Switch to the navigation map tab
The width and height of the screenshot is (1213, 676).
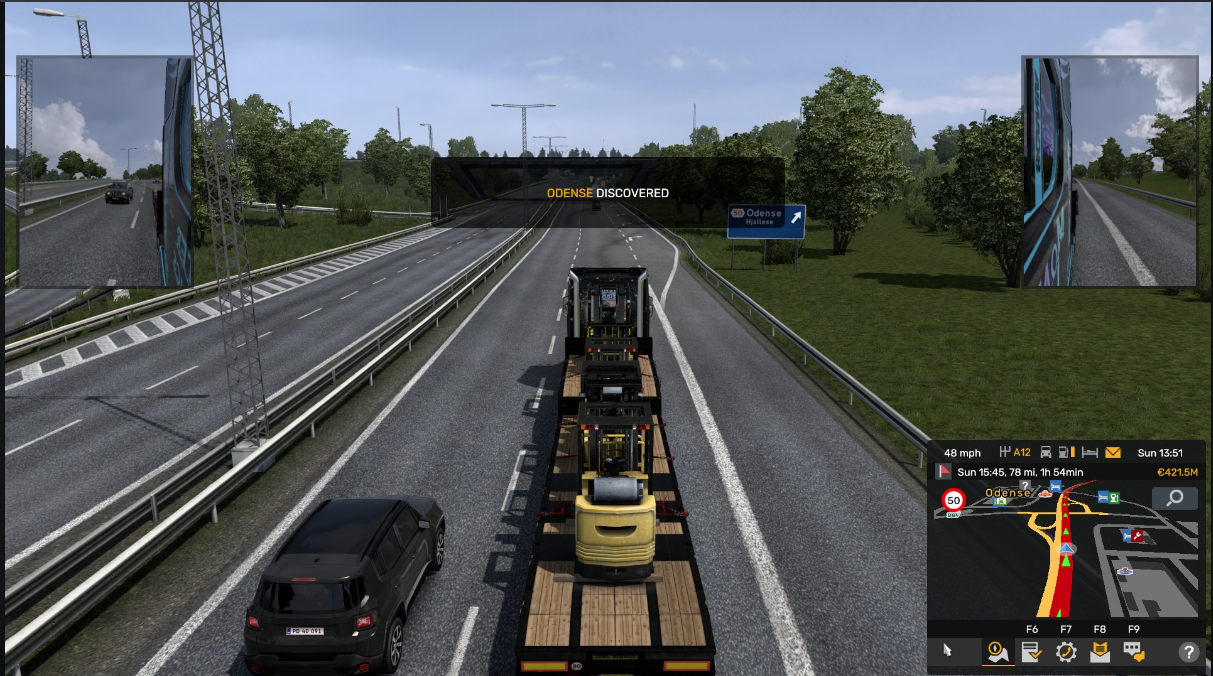click(997, 652)
